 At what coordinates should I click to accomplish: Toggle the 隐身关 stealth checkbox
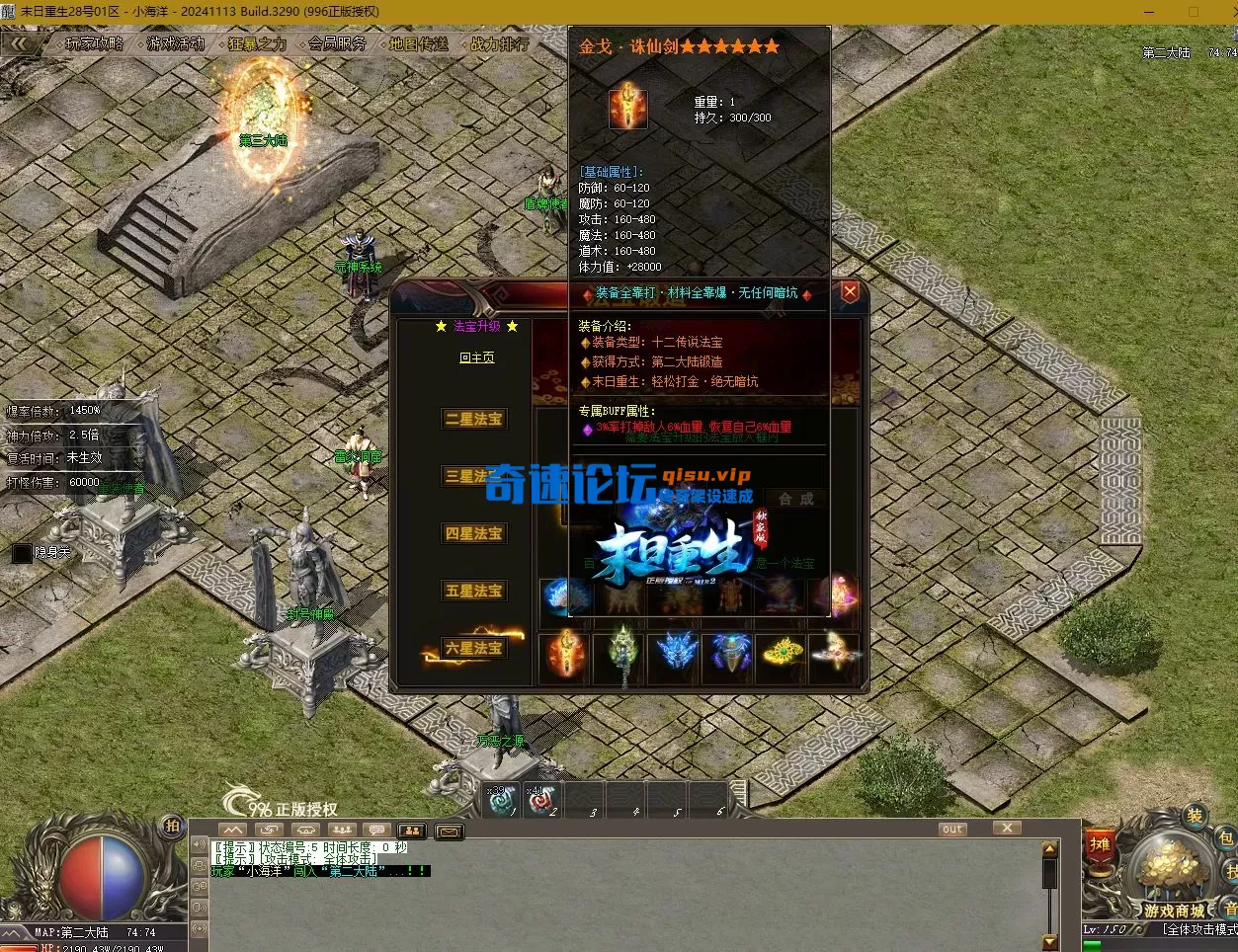click(22, 553)
